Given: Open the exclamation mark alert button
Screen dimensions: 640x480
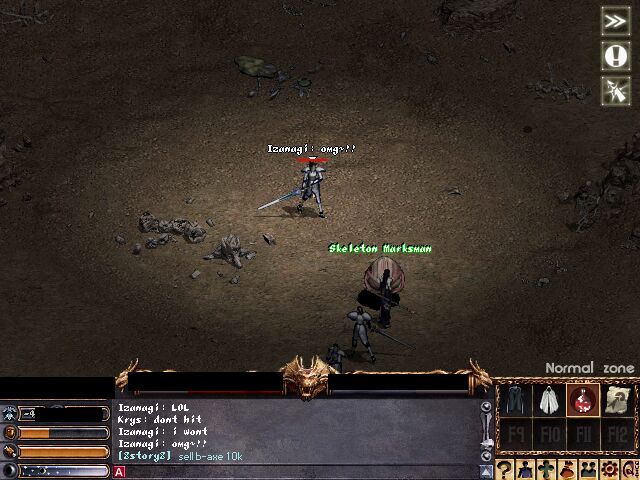Looking at the screenshot, I should pos(614,55).
